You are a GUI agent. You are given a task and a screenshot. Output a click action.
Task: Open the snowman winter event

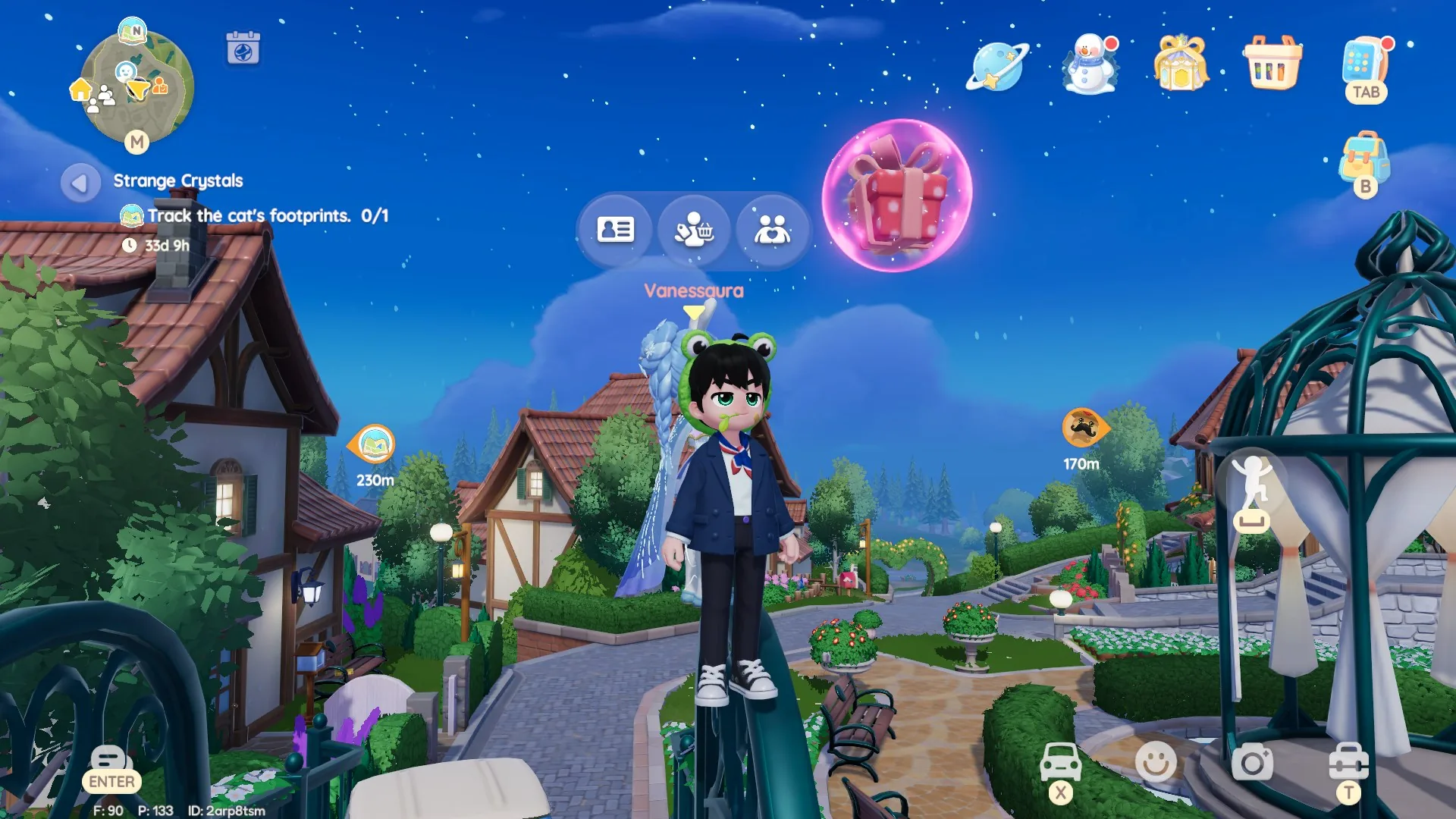tap(1088, 67)
